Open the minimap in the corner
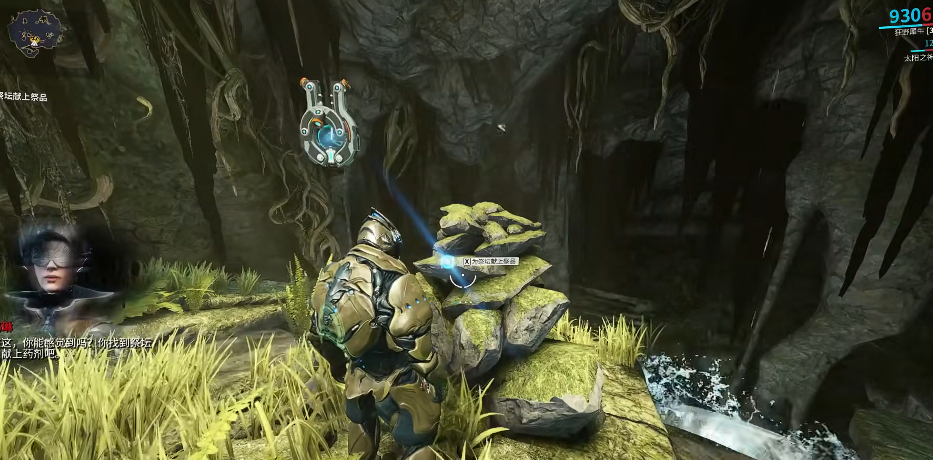Viewport: 933px width, 460px height. [x=34, y=32]
